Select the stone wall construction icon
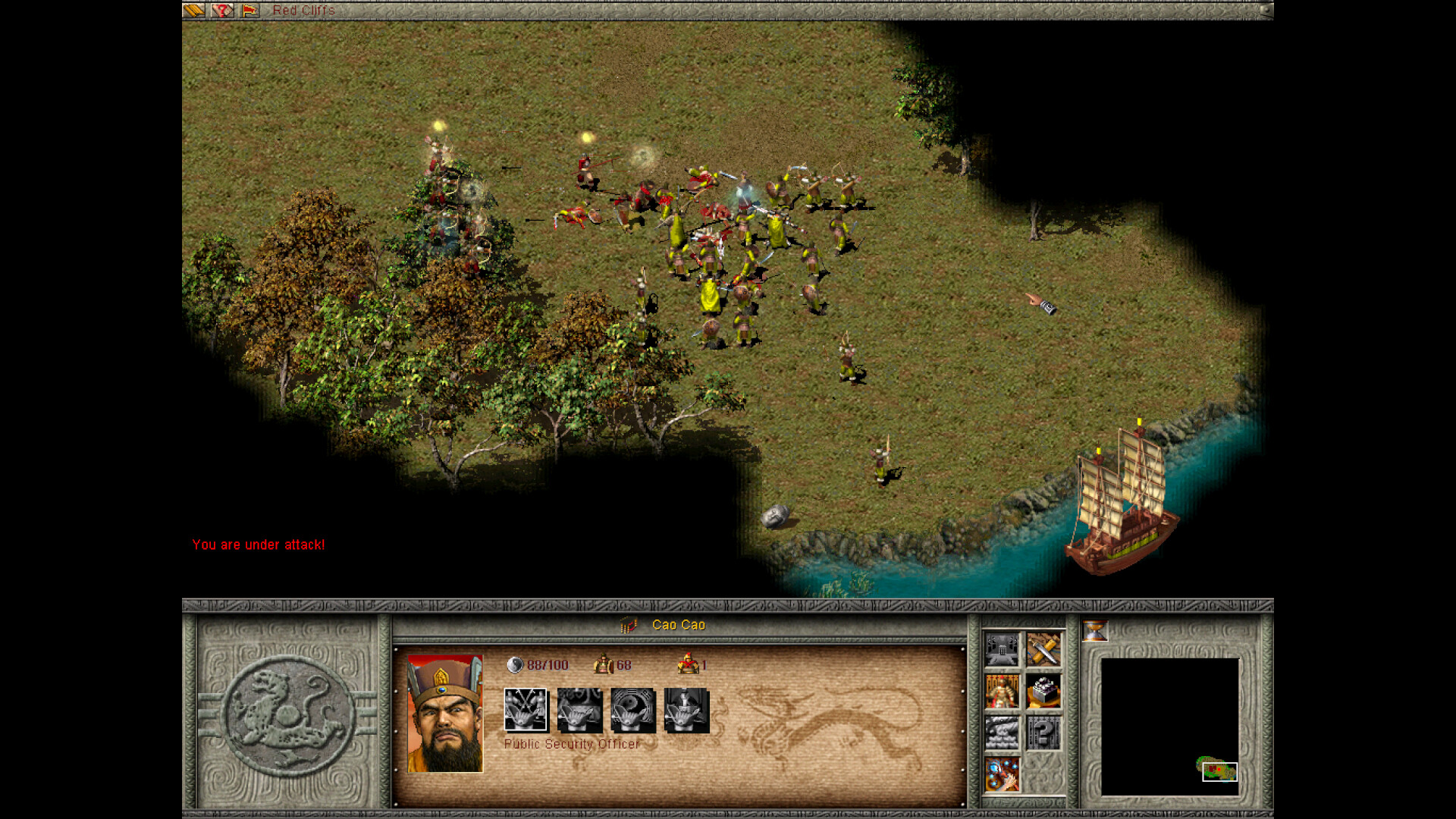Viewport: 1456px width, 819px height. [x=1003, y=733]
